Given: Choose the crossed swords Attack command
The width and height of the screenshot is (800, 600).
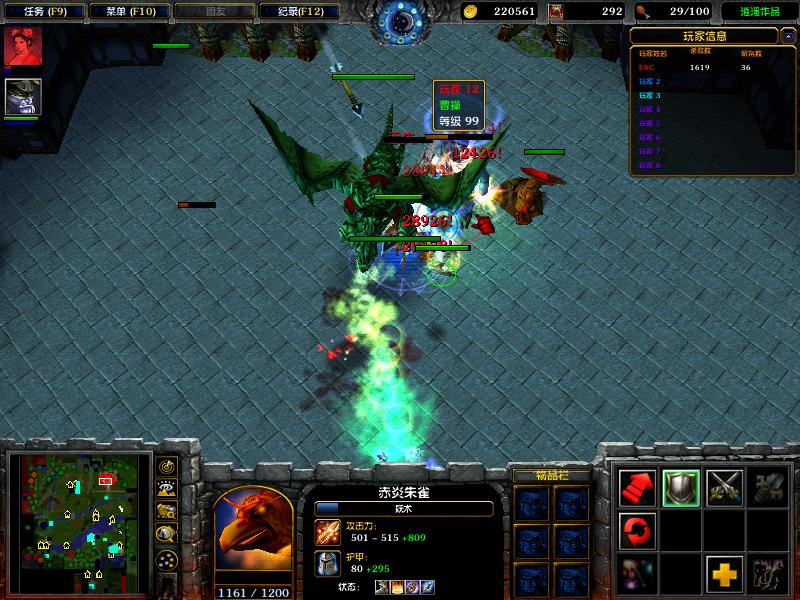Looking at the screenshot, I should 724,487.
